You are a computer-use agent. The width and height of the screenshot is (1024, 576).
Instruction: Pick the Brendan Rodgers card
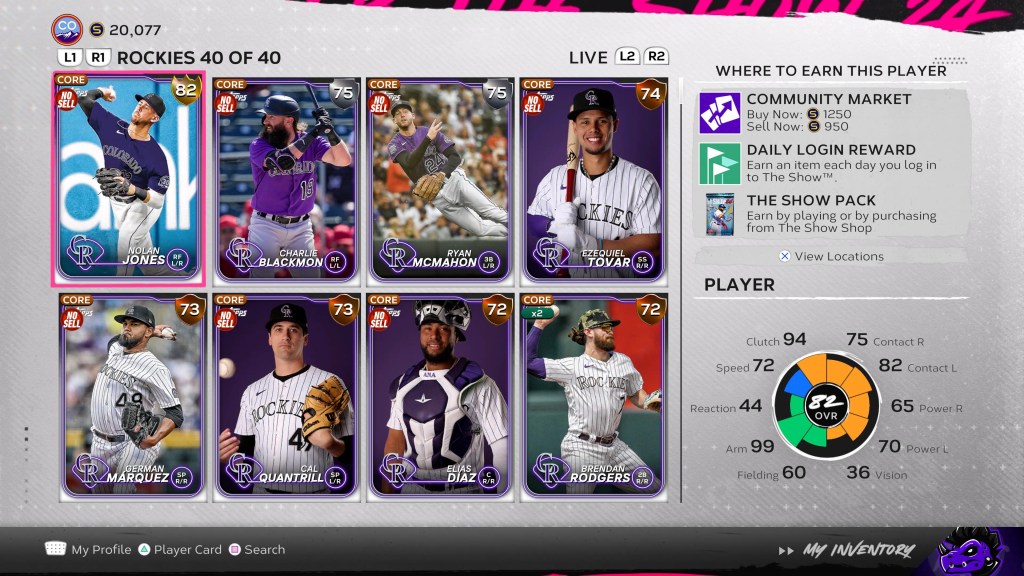pos(594,395)
